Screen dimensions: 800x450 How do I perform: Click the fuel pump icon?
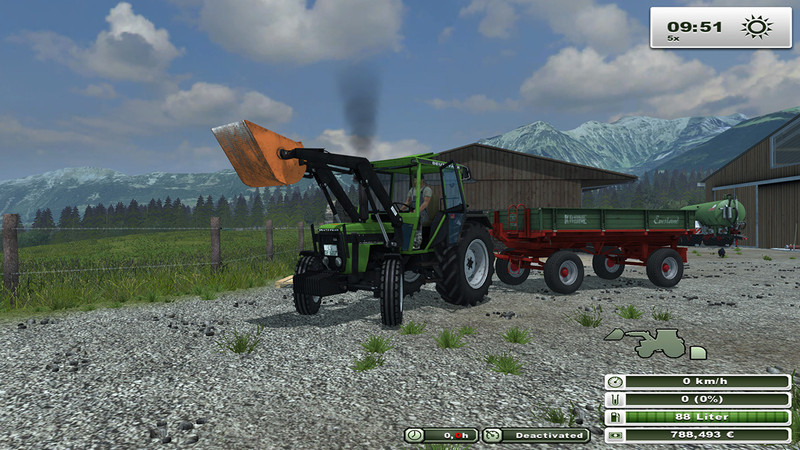pyautogui.click(x=614, y=418)
